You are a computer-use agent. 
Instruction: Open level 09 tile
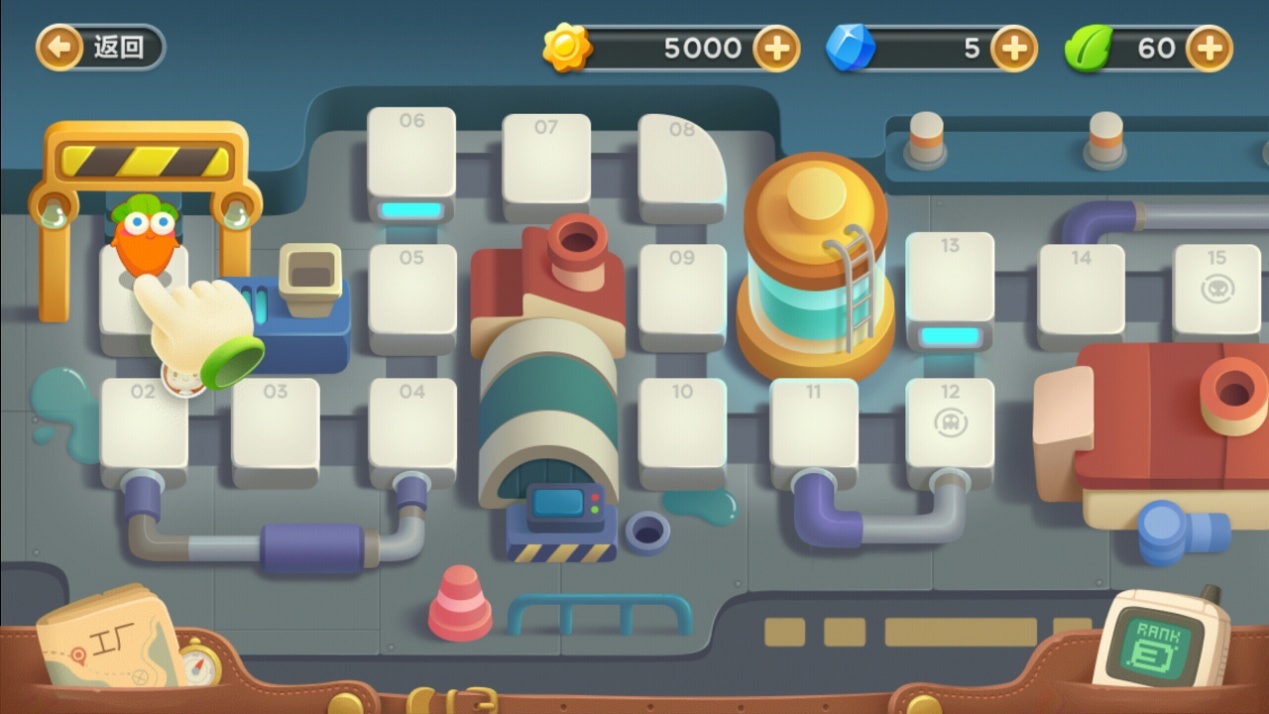682,292
